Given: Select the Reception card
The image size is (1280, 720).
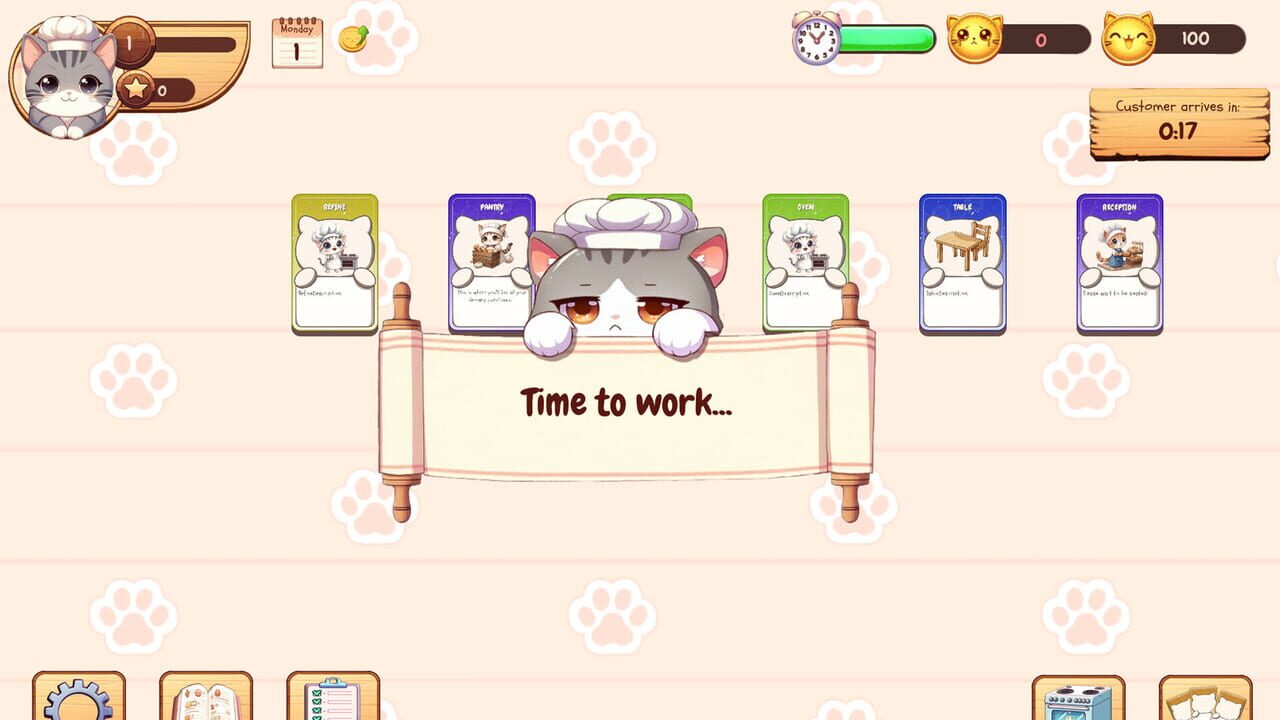Looking at the screenshot, I should click(1119, 262).
